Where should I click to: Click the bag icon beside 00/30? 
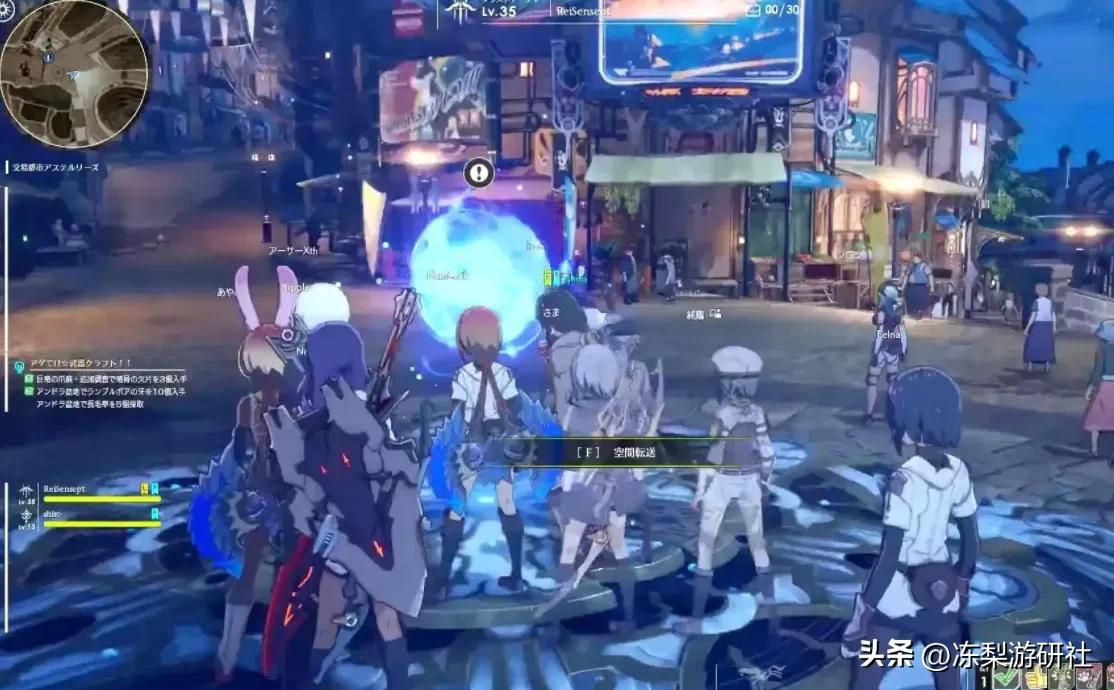[x=753, y=9]
